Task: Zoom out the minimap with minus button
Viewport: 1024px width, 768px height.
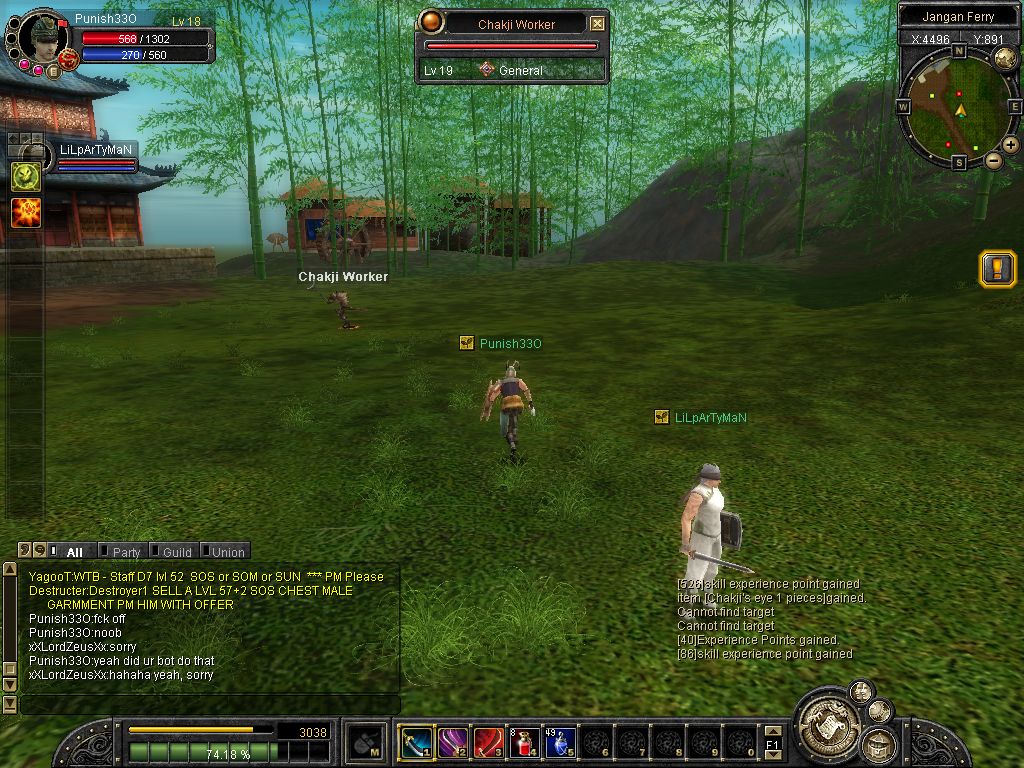Action: pyautogui.click(x=993, y=160)
